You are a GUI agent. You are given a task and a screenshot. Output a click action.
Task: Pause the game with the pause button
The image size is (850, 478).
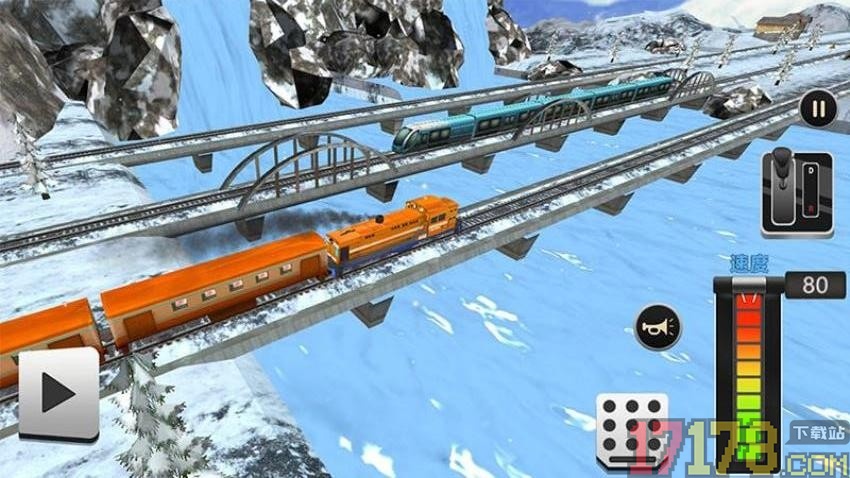[x=817, y=108]
